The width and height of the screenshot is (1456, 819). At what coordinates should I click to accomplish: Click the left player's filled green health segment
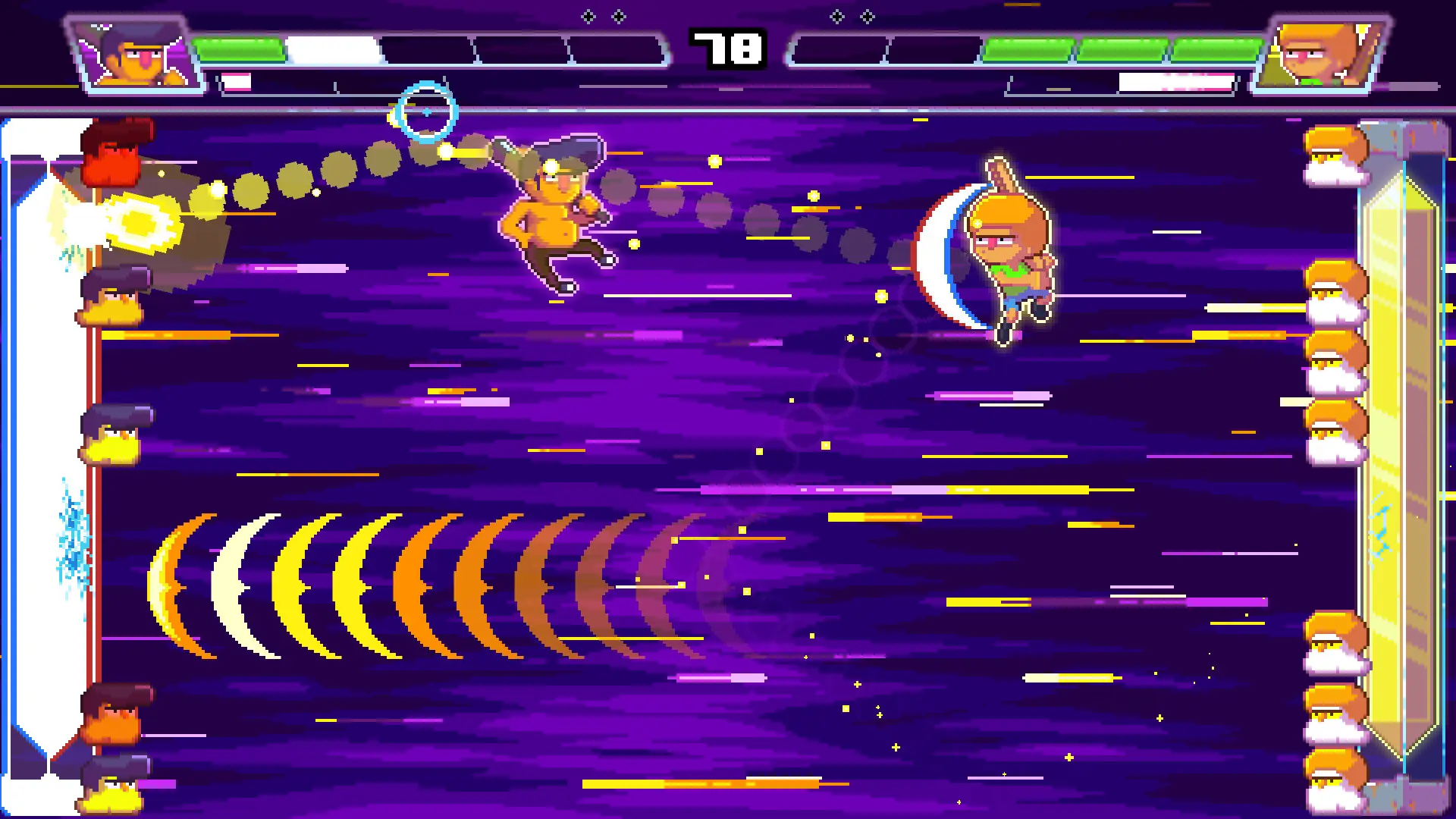click(243, 45)
